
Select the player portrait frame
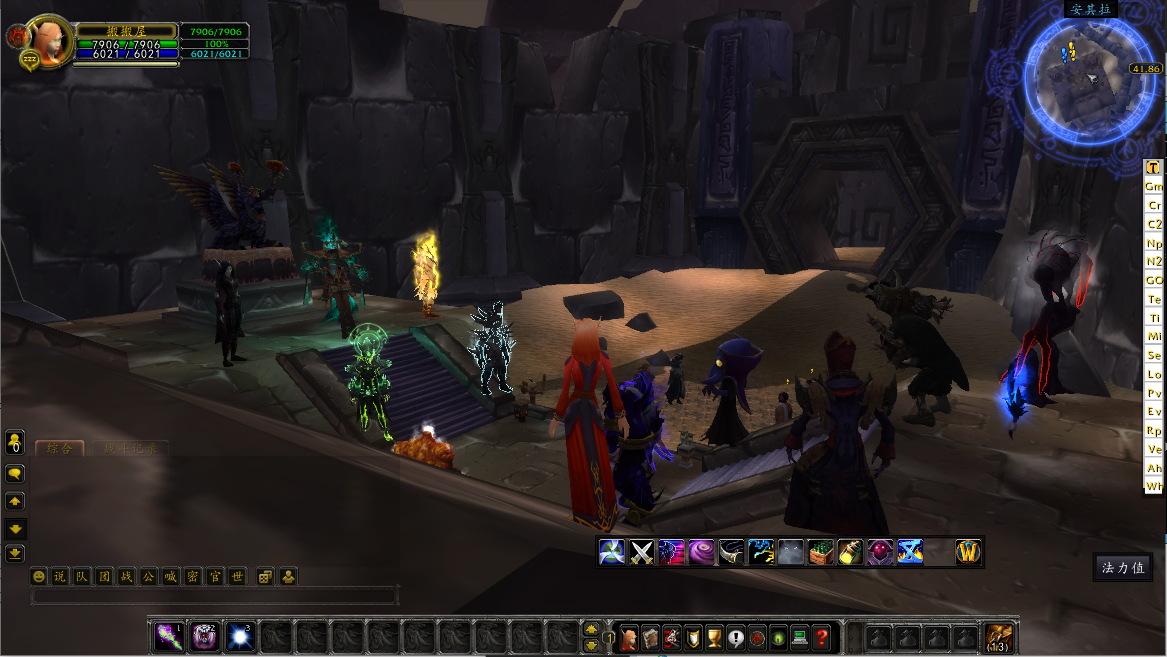[x=47, y=39]
